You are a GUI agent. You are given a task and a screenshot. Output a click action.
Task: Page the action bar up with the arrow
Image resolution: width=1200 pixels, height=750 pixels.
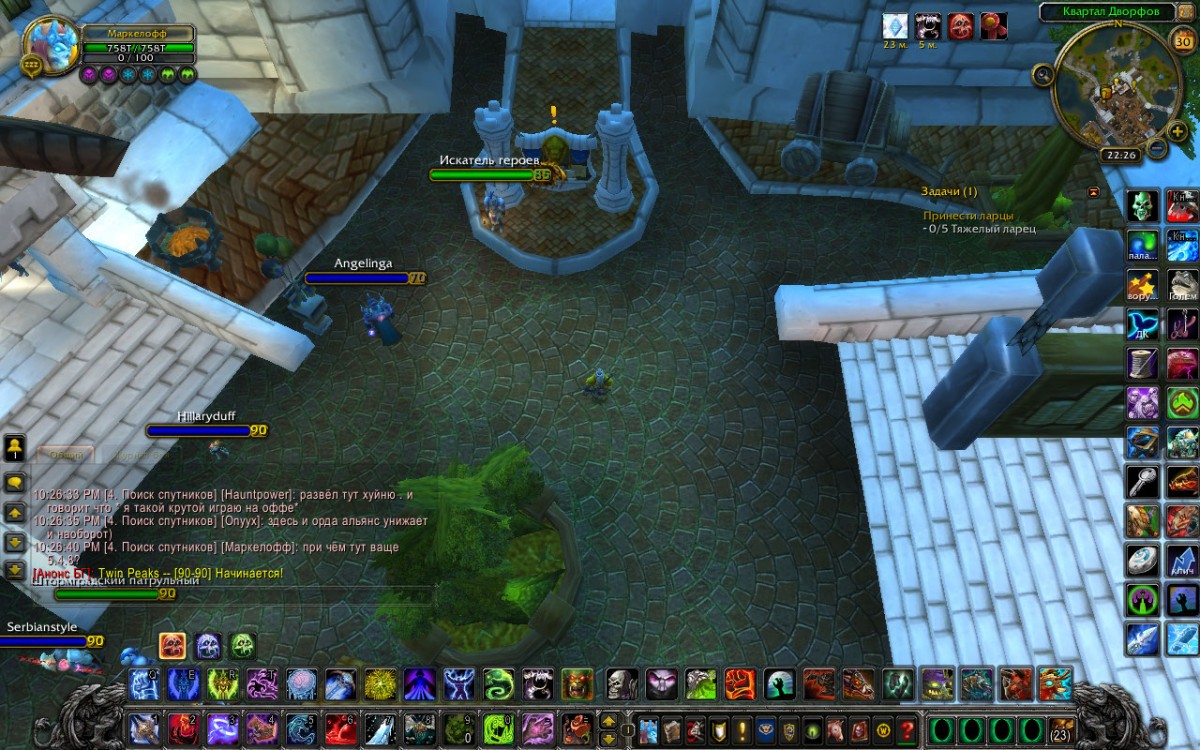point(608,719)
